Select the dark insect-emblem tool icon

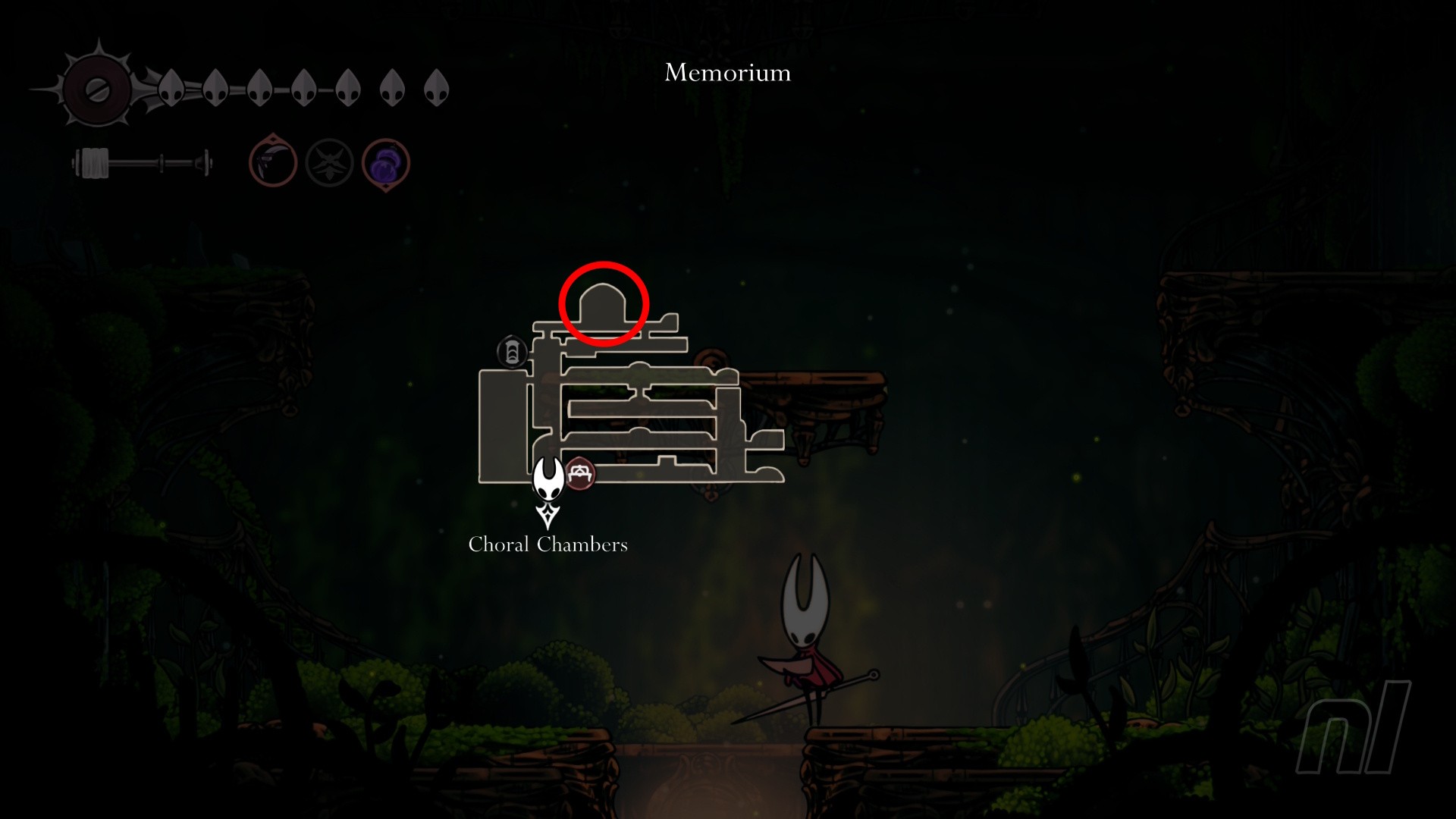coord(329,162)
